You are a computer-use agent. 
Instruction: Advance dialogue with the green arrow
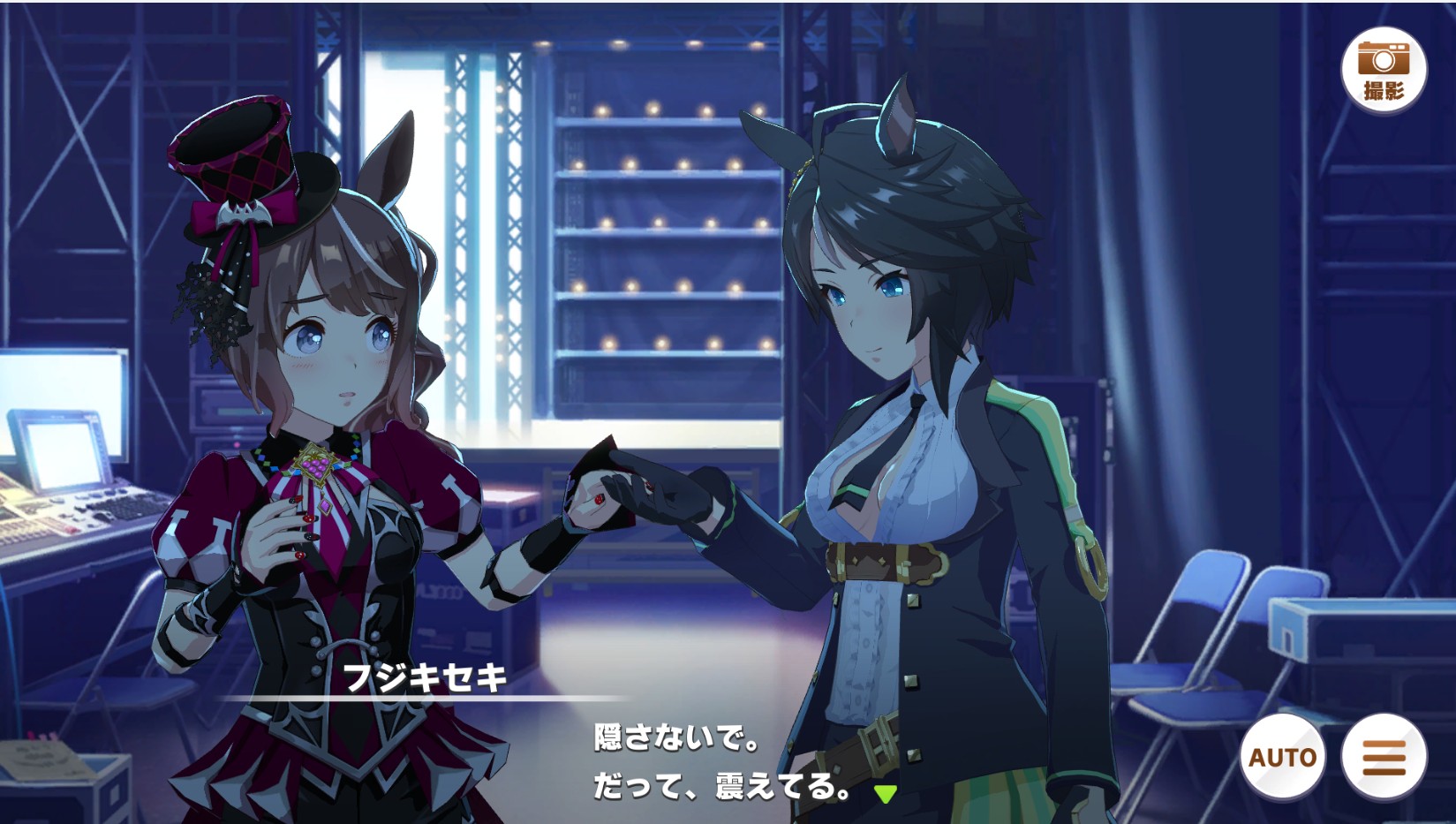[x=885, y=793]
